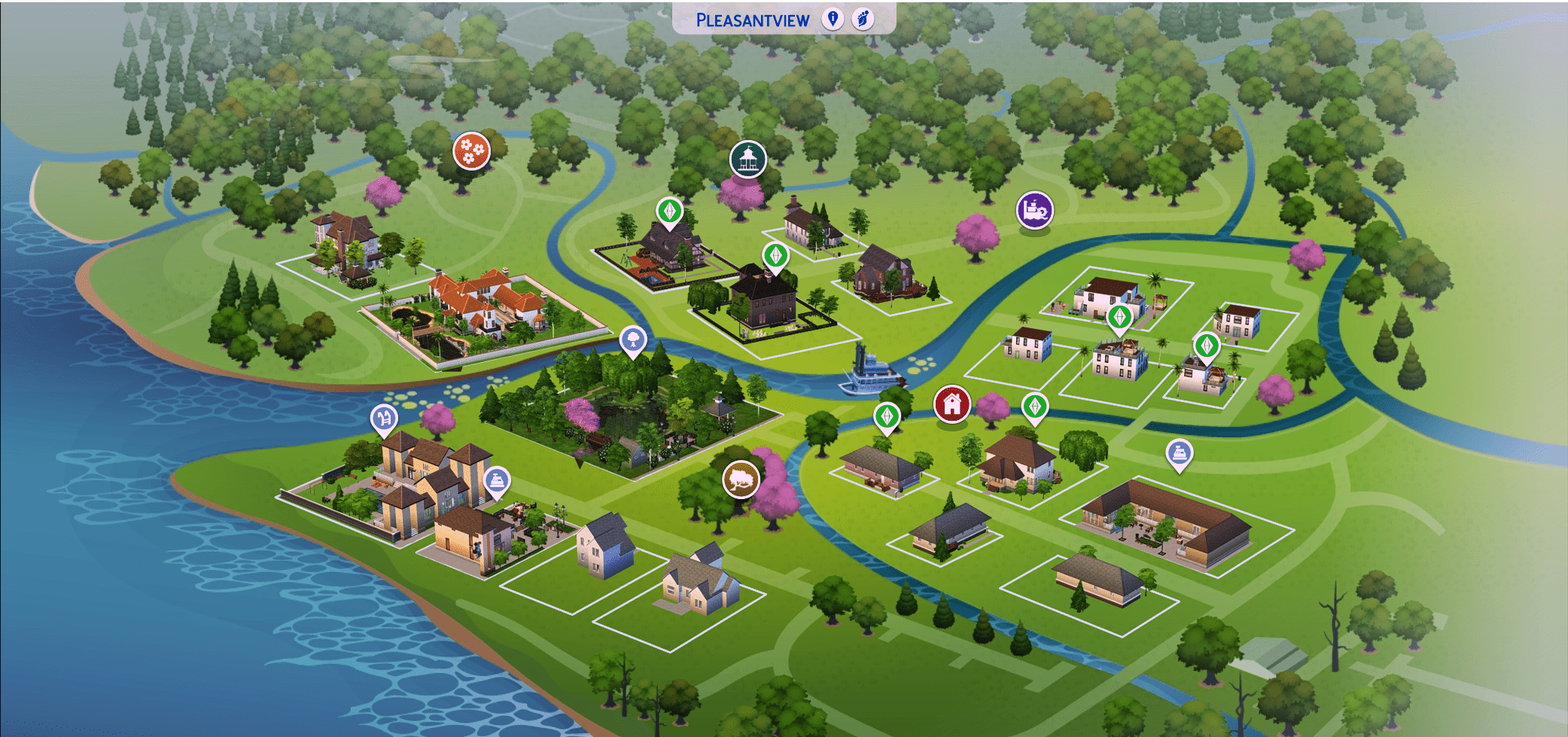Click the blue tree park pin
This screenshot has width=1568, height=737.
tap(634, 341)
